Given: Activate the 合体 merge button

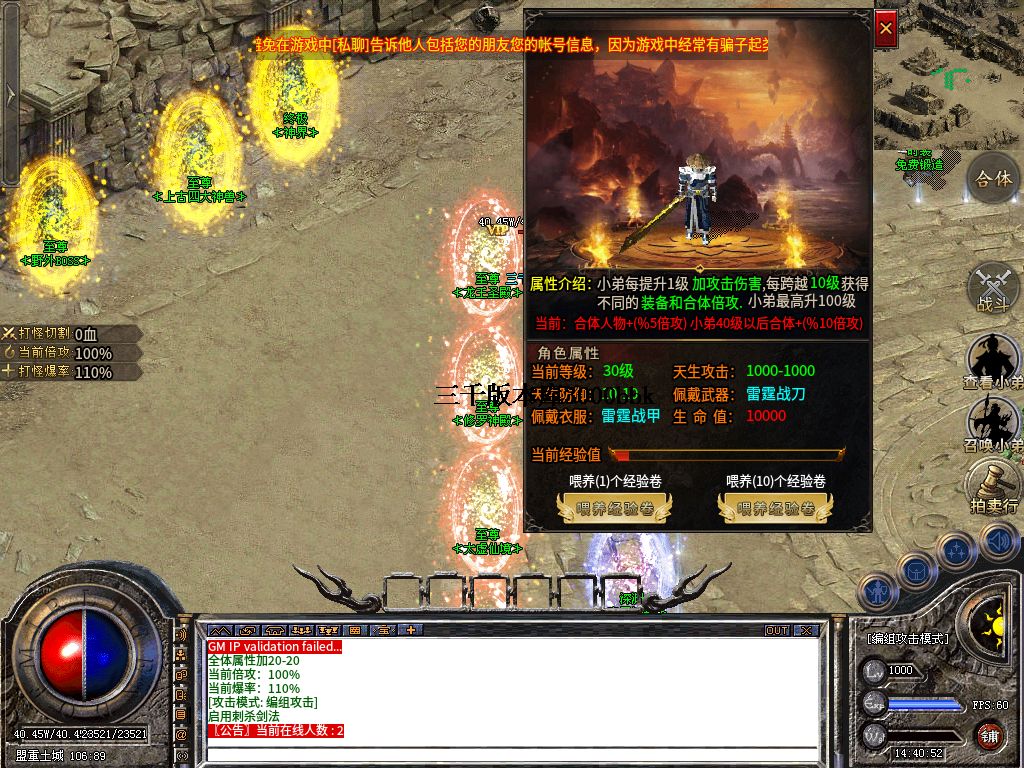Looking at the screenshot, I should 992,179.
